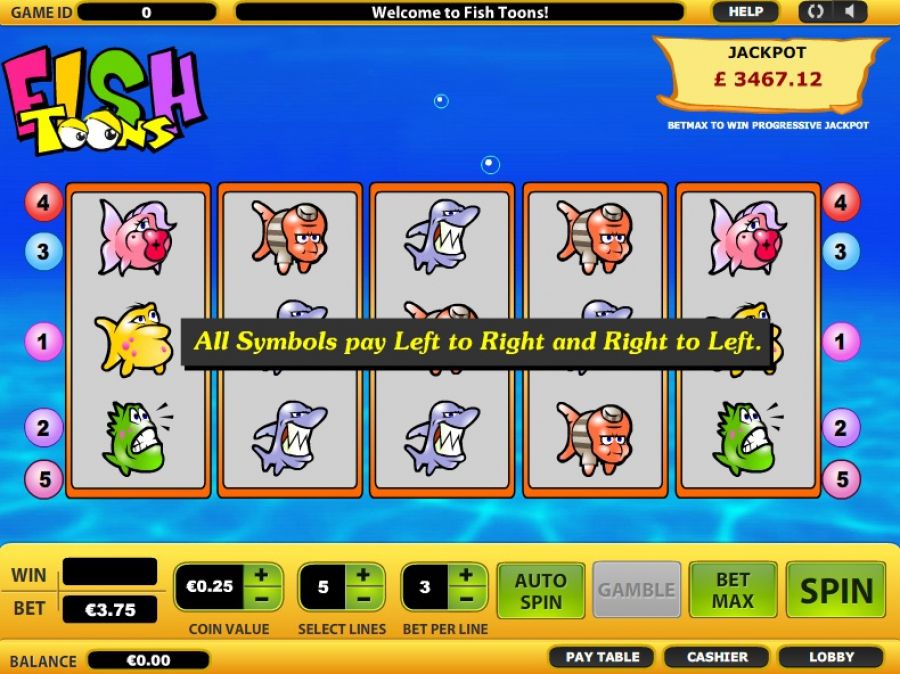Return to the LOBBY

(x=831, y=657)
